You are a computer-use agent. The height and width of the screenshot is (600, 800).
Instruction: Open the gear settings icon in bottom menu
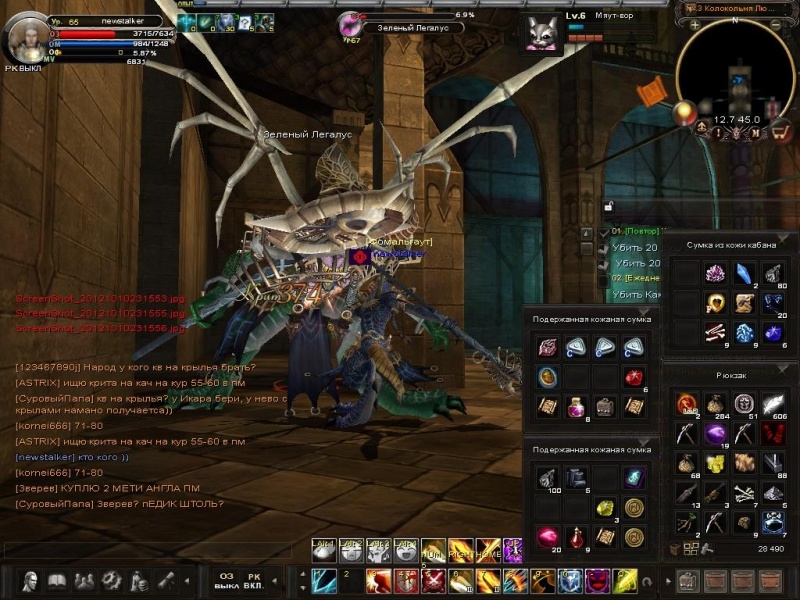[111, 580]
